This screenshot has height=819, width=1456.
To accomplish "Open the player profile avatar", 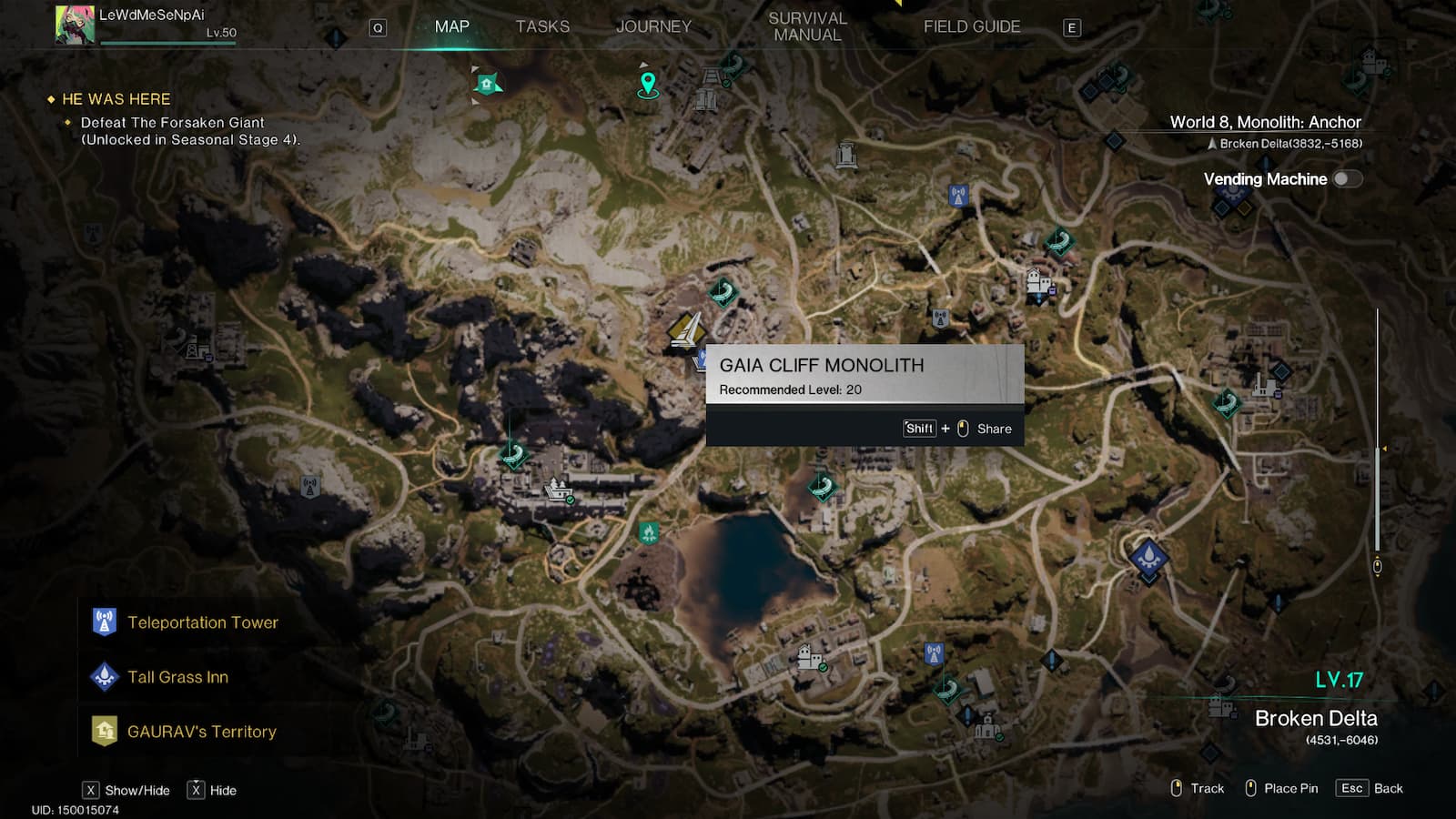I will point(75,25).
